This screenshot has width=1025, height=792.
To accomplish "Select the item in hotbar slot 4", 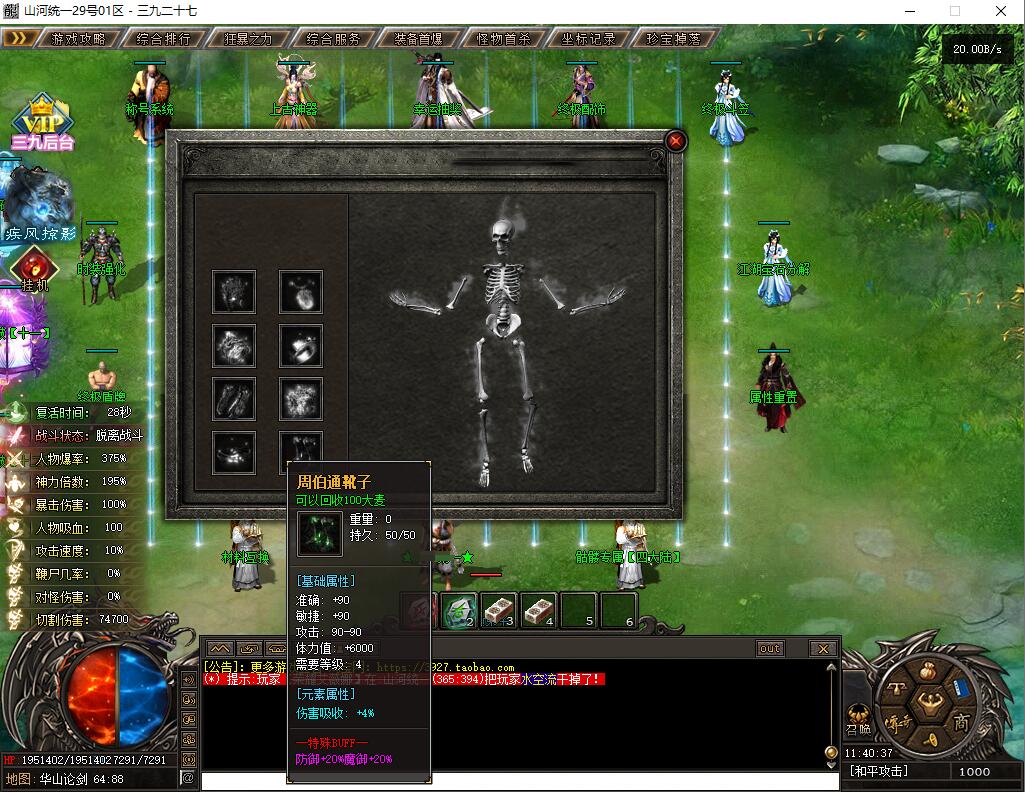I will [x=539, y=610].
